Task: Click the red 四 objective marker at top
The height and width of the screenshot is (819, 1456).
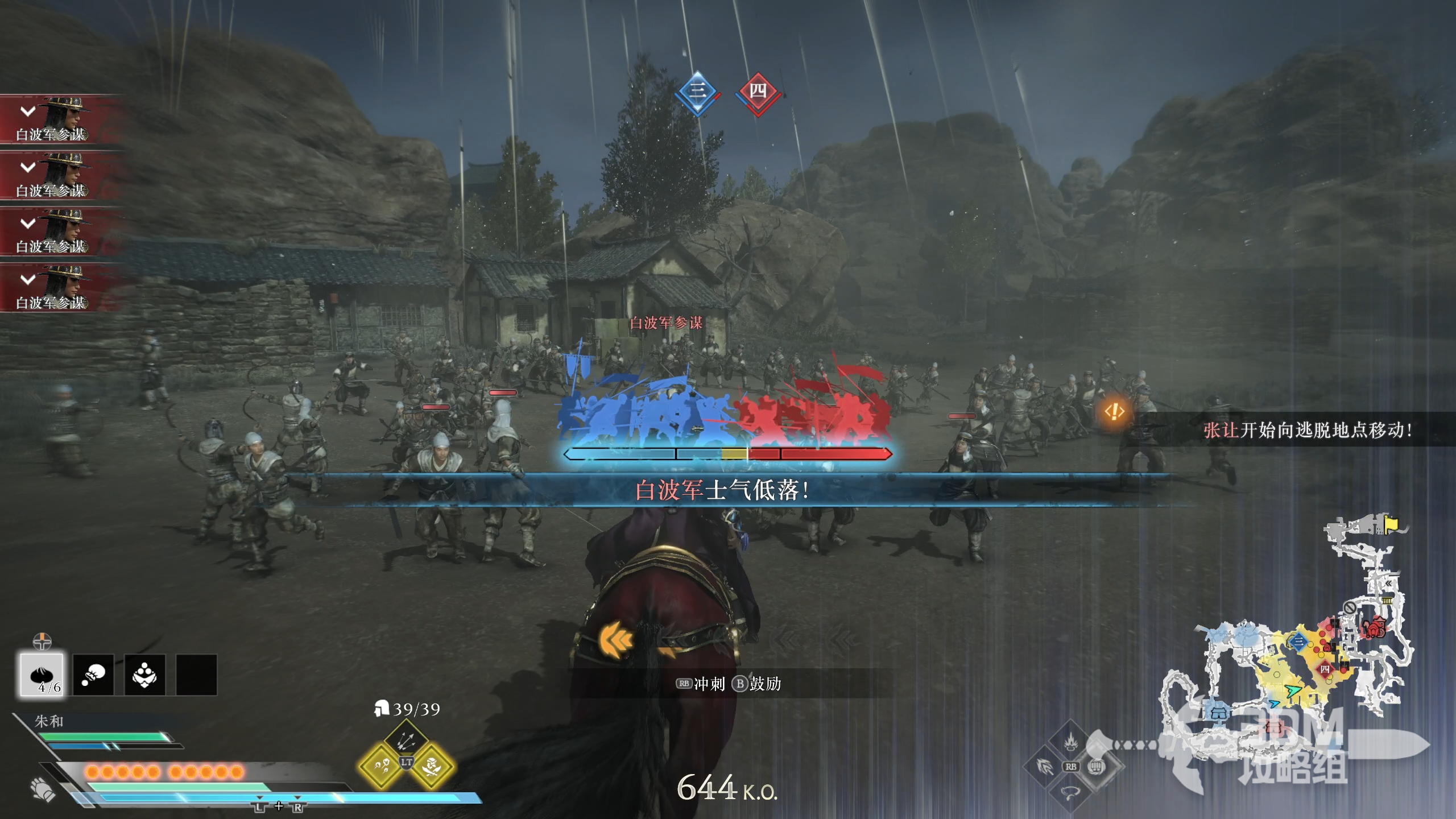Action: click(758, 92)
